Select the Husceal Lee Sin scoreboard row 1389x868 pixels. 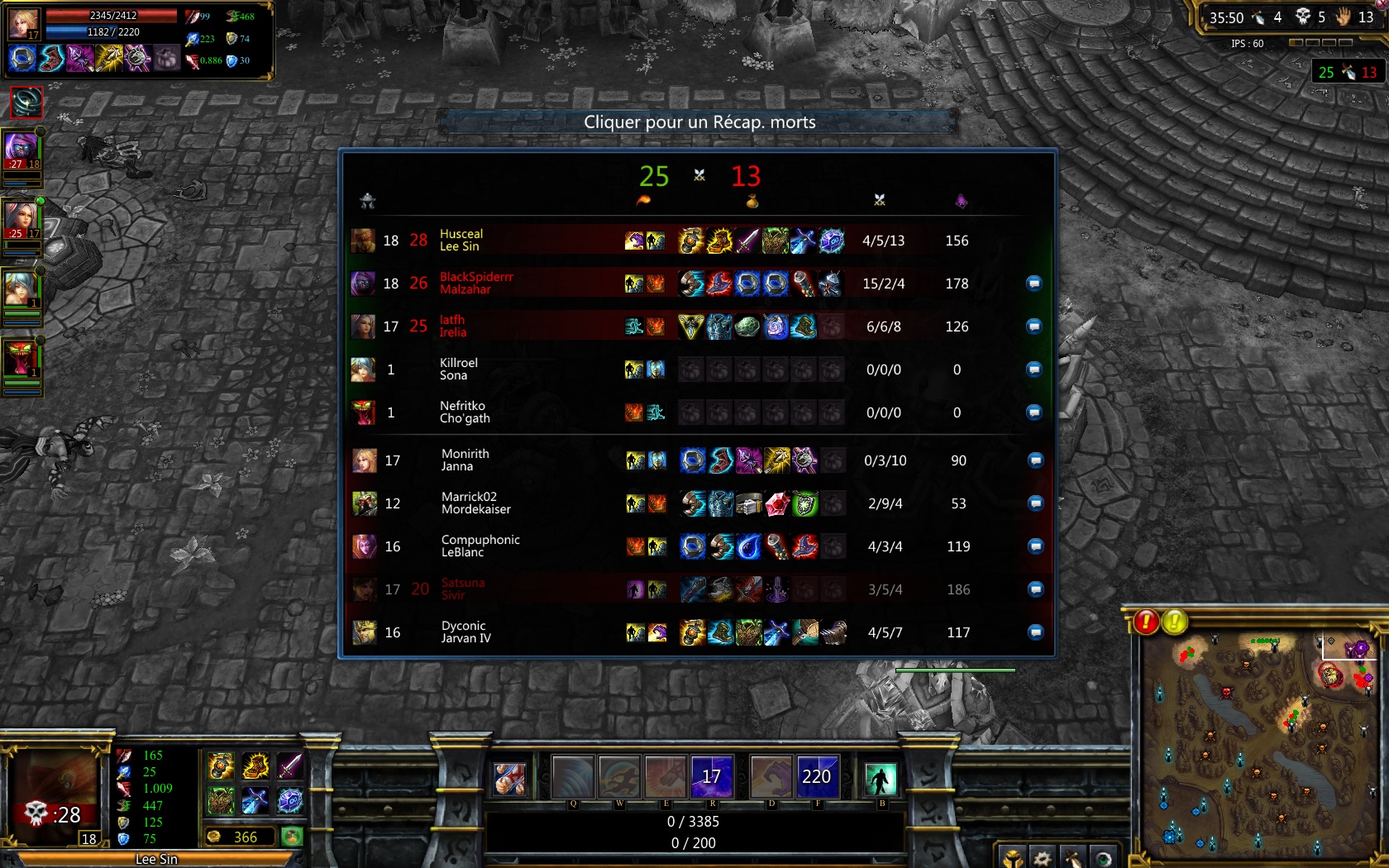coord(699,241)
